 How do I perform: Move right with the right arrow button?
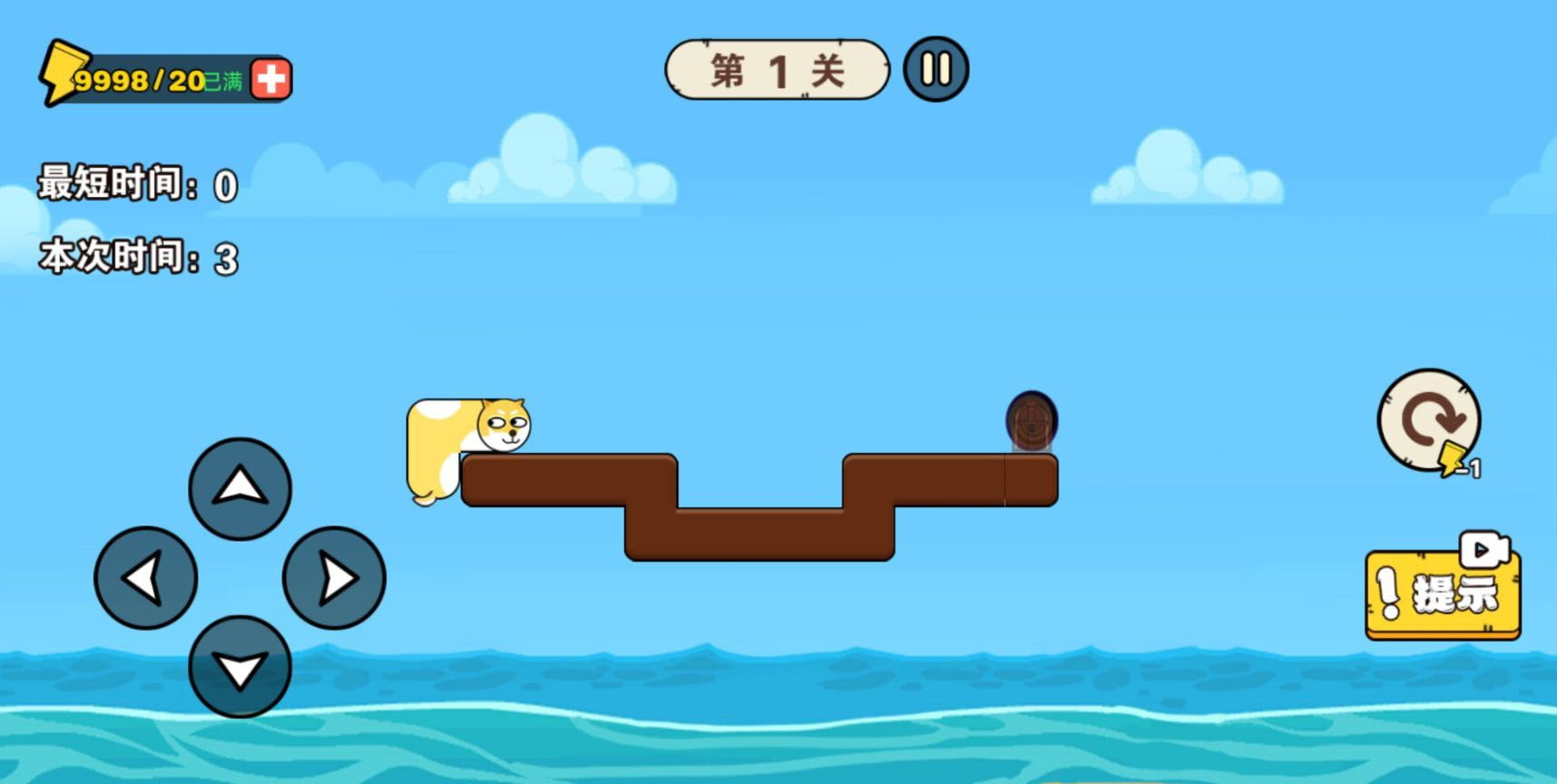334,578
